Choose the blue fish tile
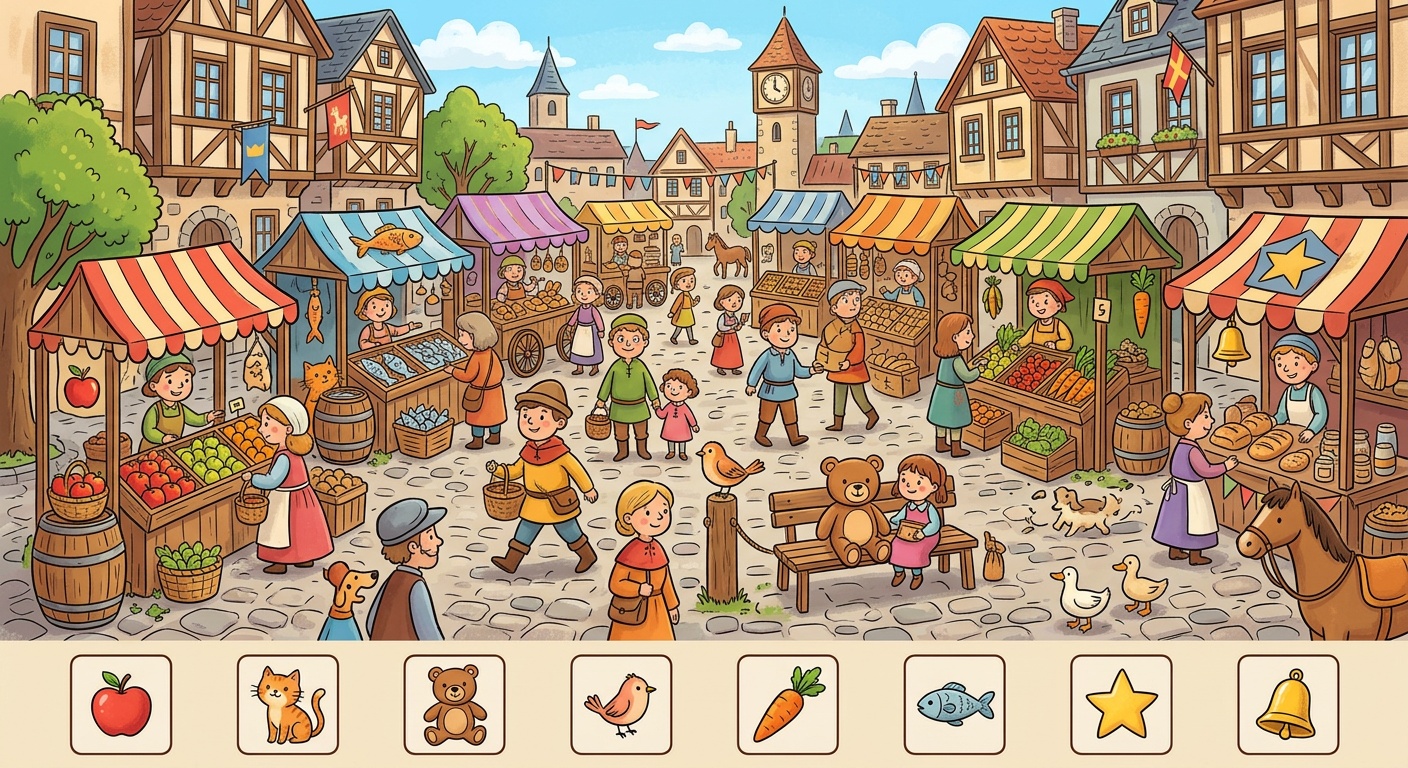Image resolution: width=1408 pixels, height=768 pixels. pyautogui.click(x=955, y=704)
